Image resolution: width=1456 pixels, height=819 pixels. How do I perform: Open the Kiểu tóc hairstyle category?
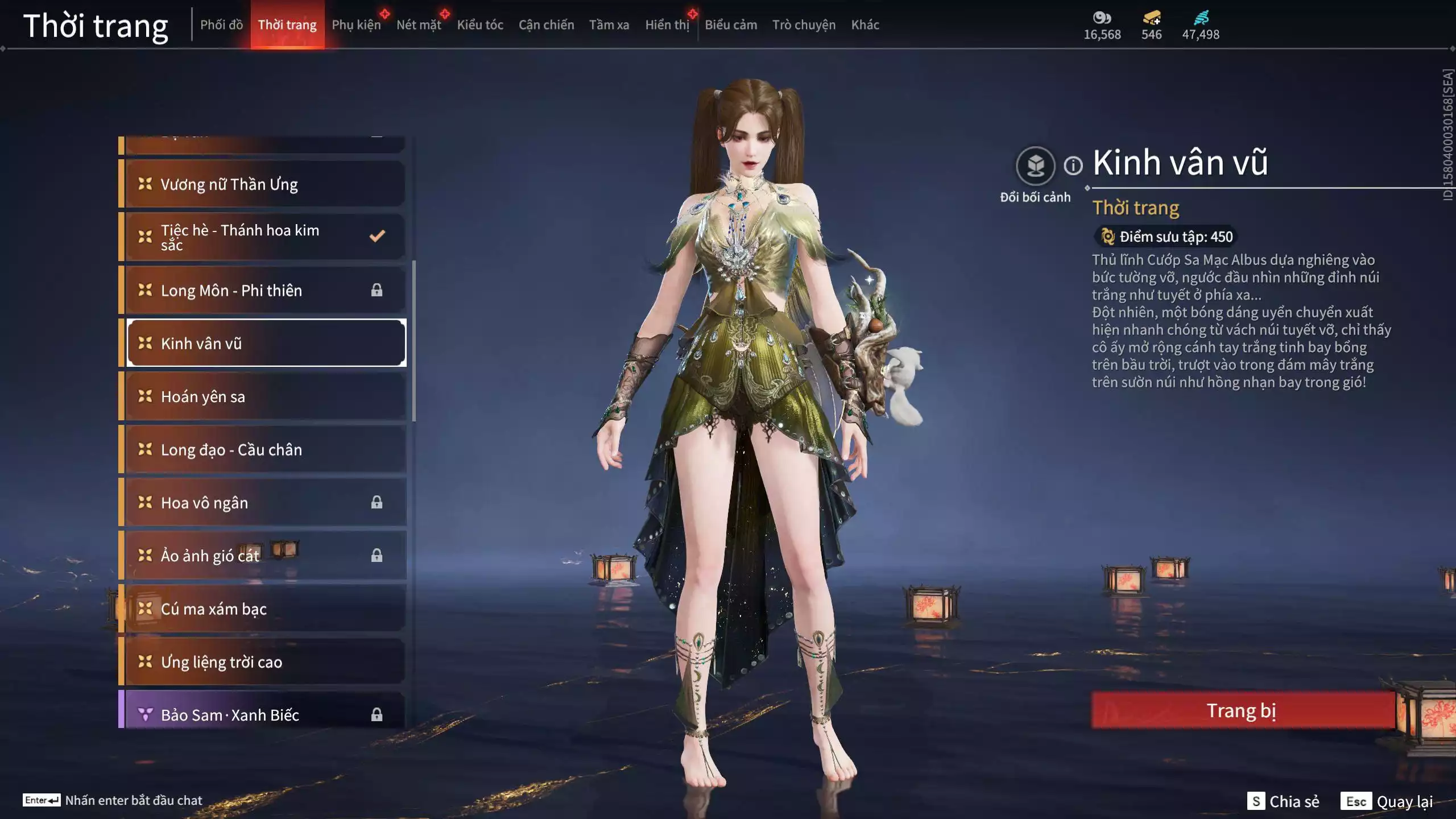tap(479, 24)
